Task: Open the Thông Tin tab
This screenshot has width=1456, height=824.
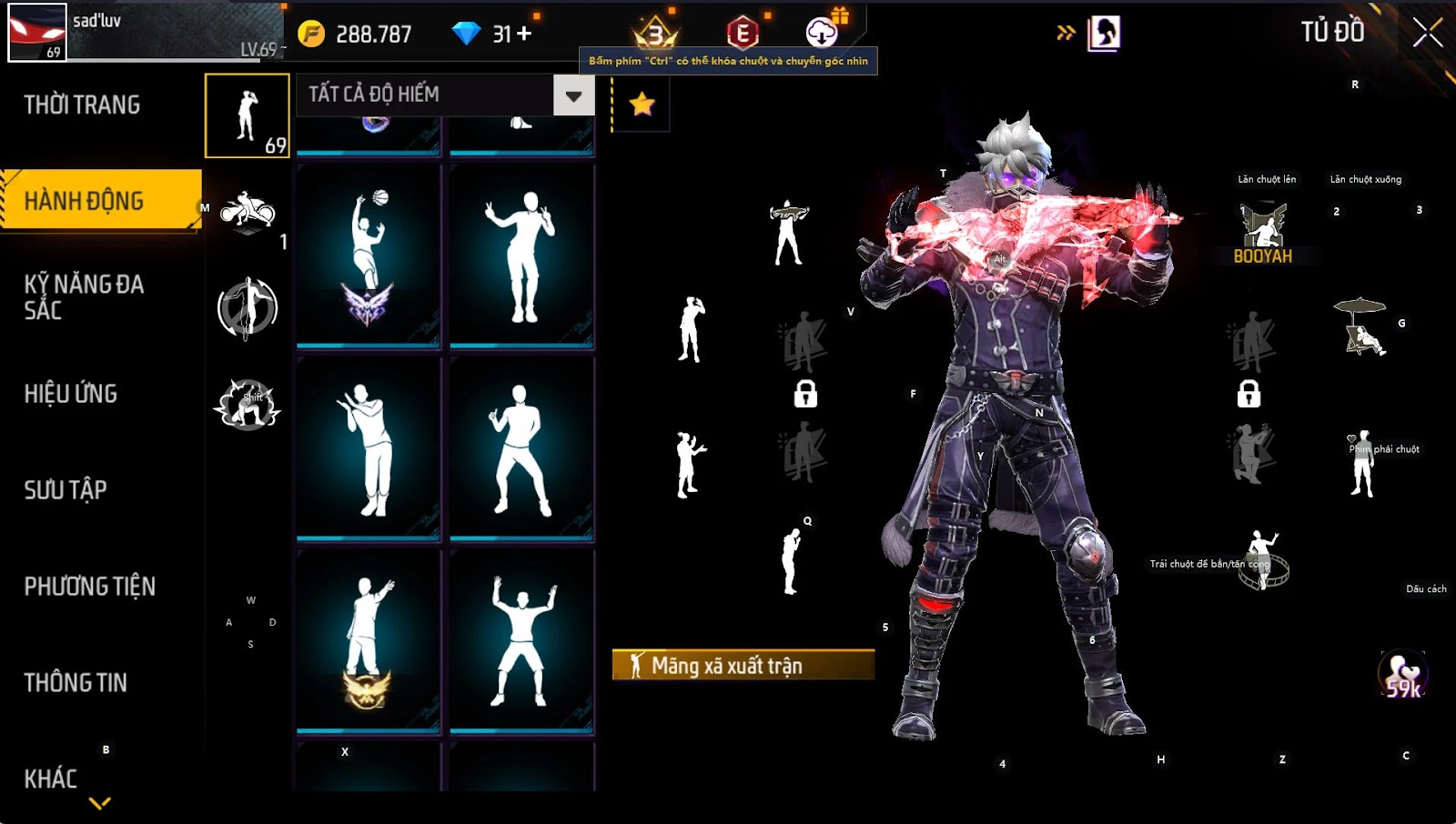Action: 76,683
